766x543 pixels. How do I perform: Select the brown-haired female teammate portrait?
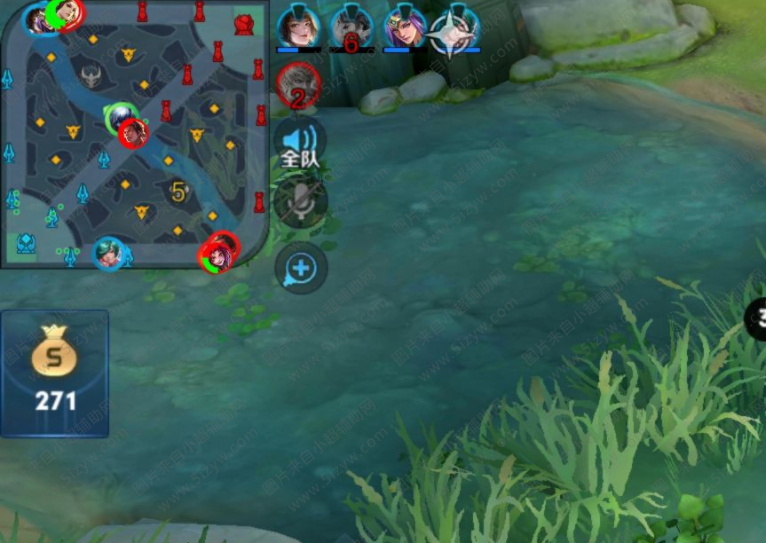tap(298, 26)
